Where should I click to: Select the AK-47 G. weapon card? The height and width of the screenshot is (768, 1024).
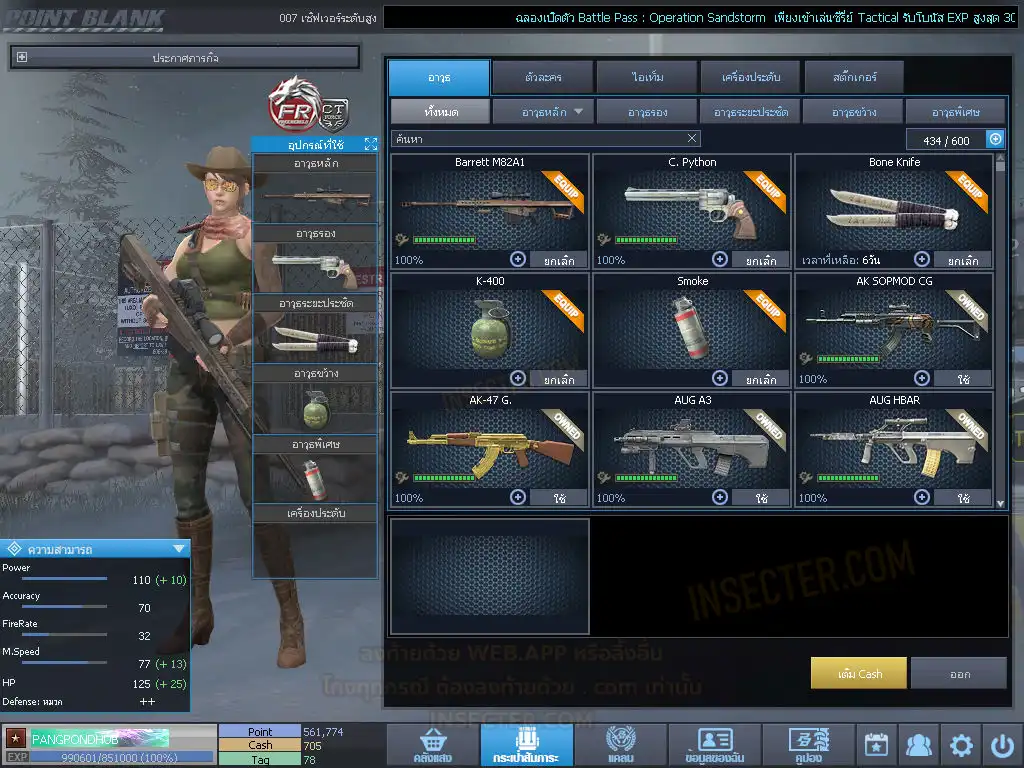489,448
